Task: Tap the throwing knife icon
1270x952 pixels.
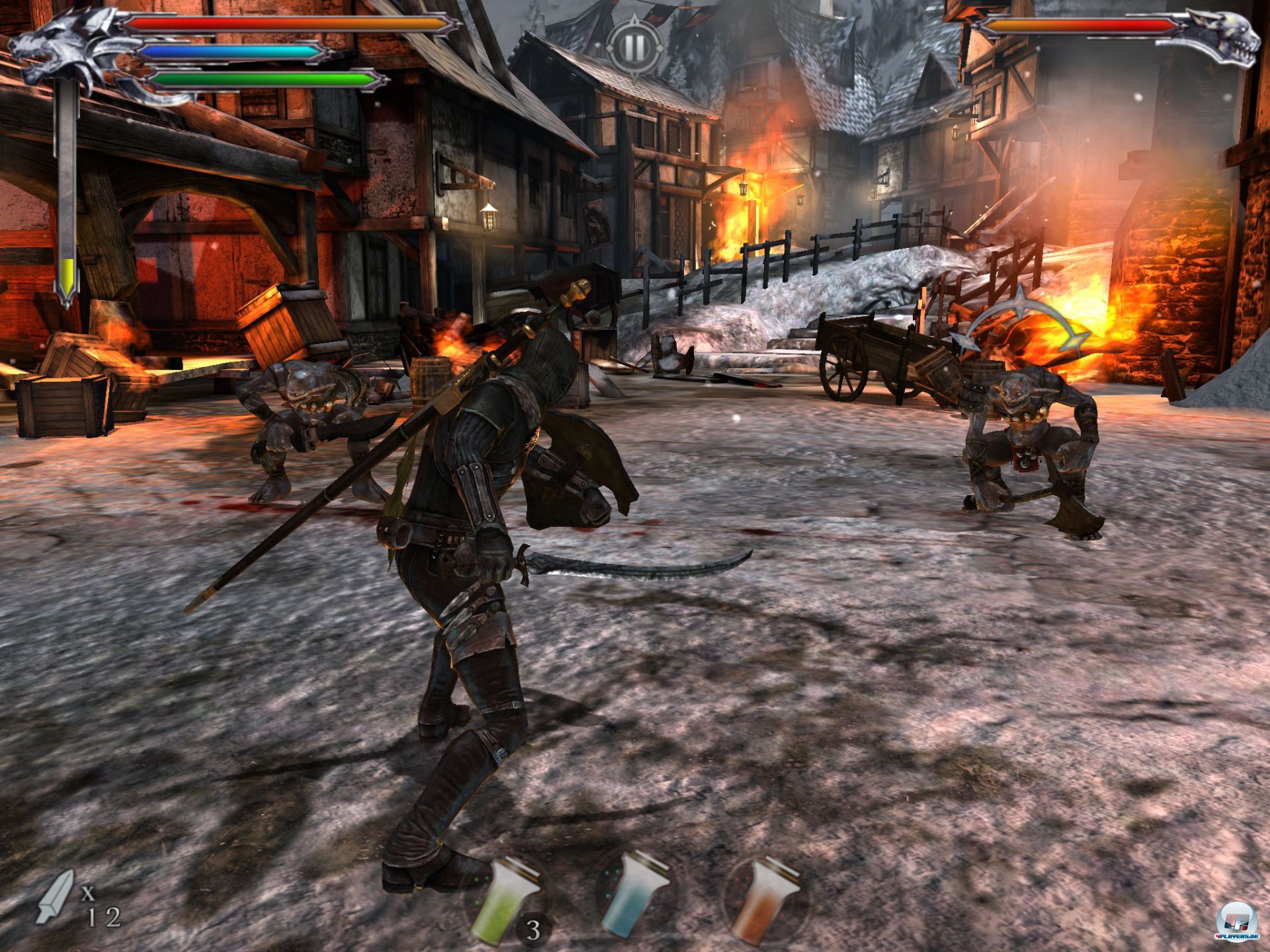Action: (x=56, y=896)
